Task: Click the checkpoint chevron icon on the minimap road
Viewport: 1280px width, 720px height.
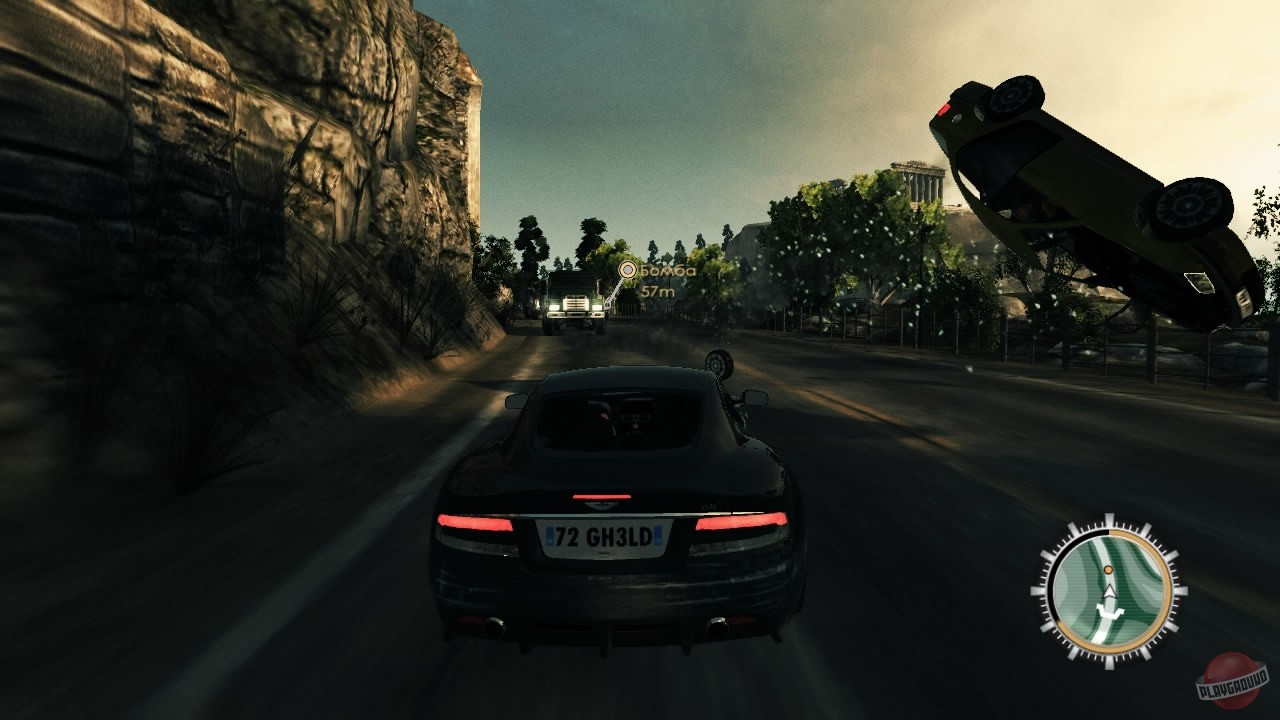Action: [1110, 612]
